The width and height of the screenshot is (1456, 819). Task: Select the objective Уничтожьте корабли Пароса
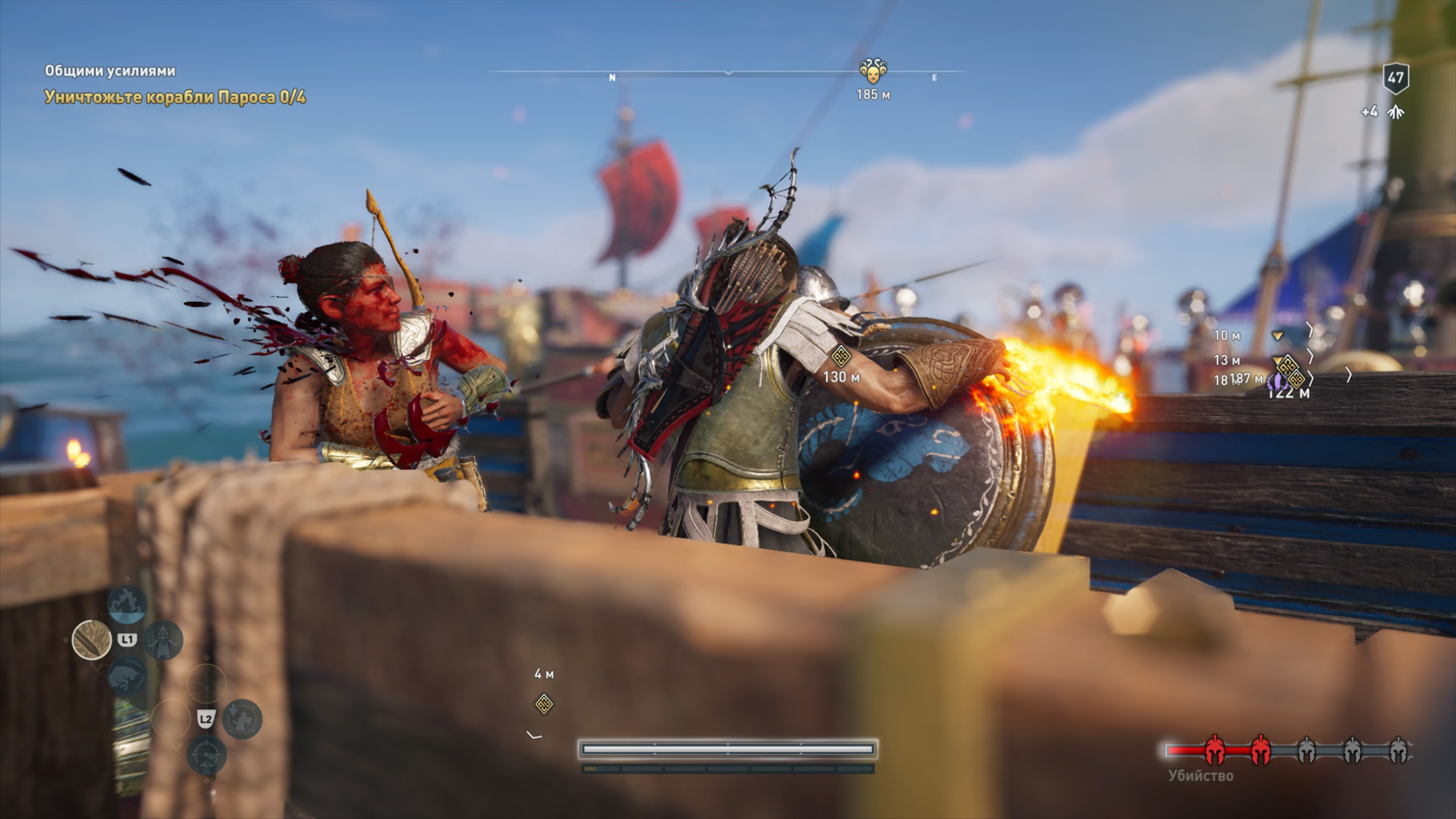(175, 97)
